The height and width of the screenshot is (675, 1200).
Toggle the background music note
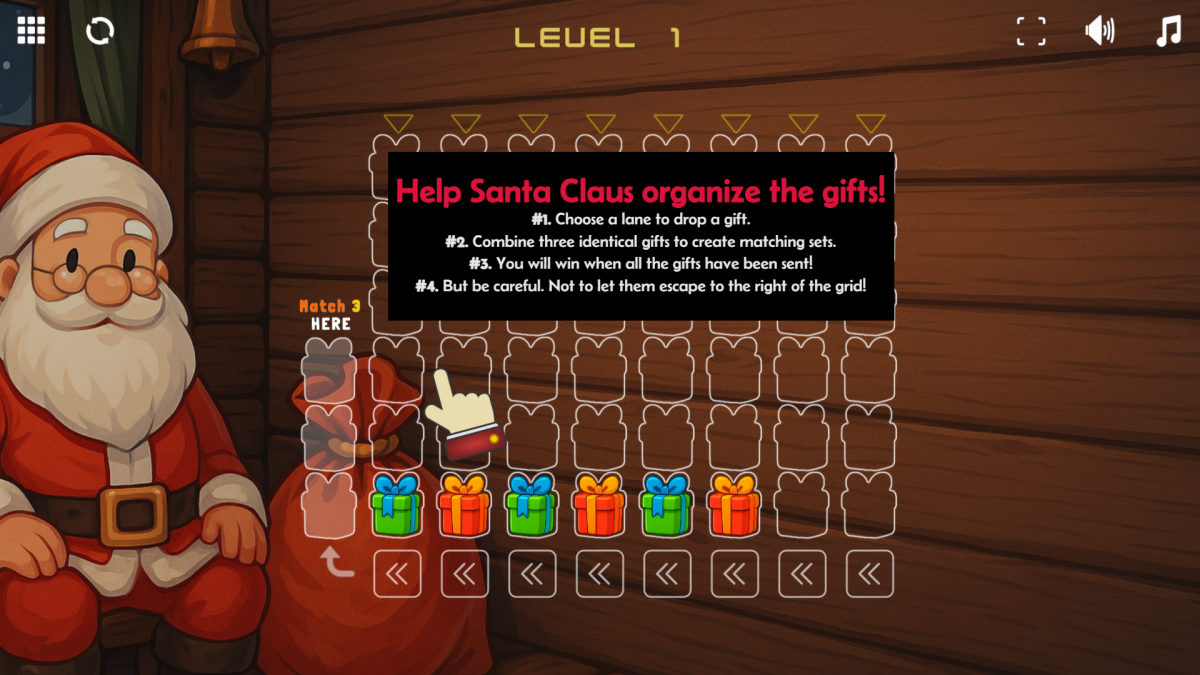point(1168,31)
